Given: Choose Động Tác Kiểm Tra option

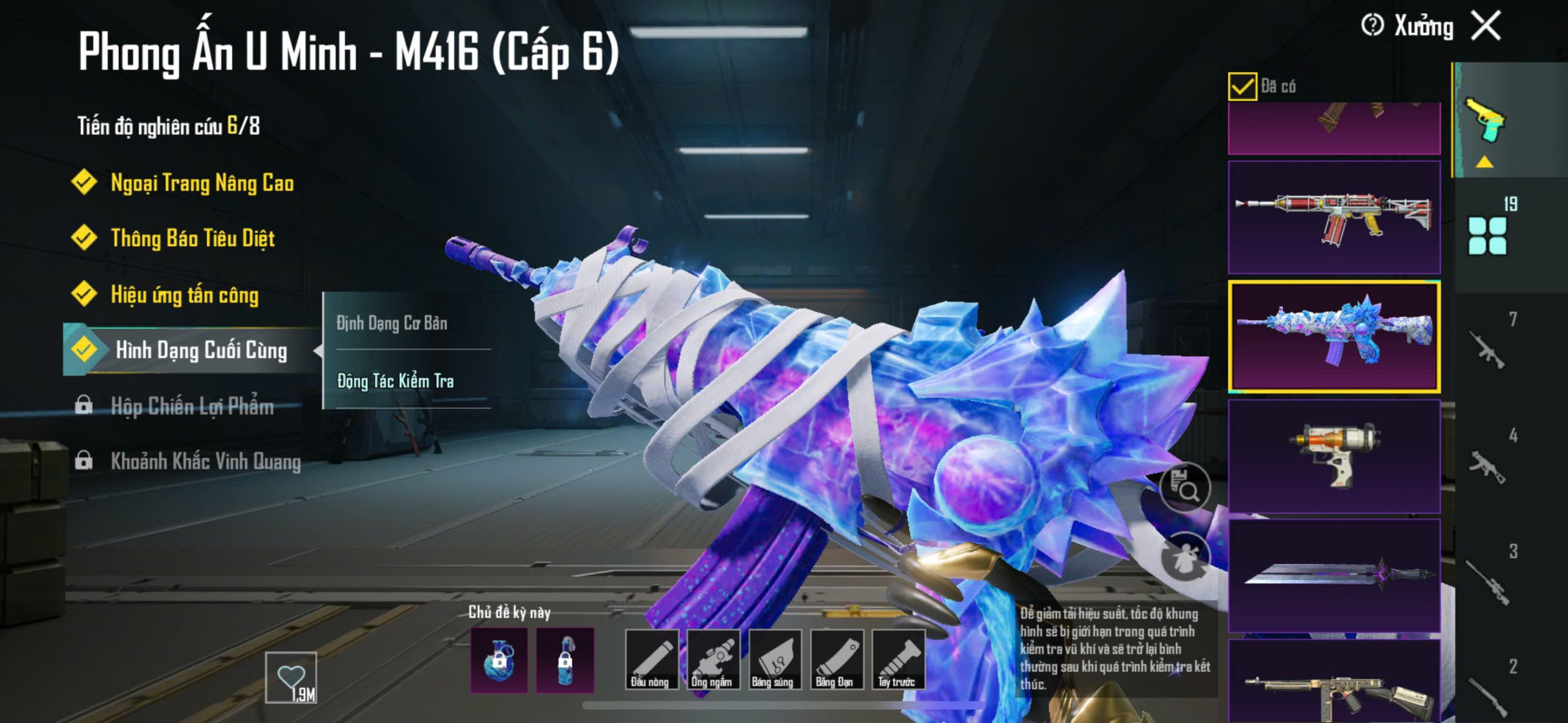Looking at the screenshot, I should 396,381.
